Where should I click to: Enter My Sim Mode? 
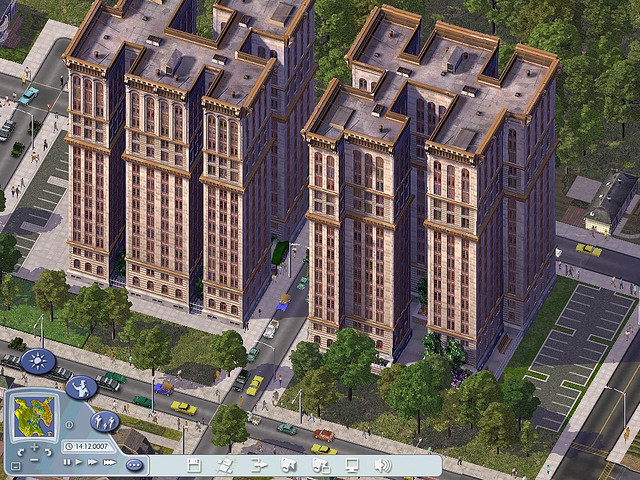[x=105, y=421]
